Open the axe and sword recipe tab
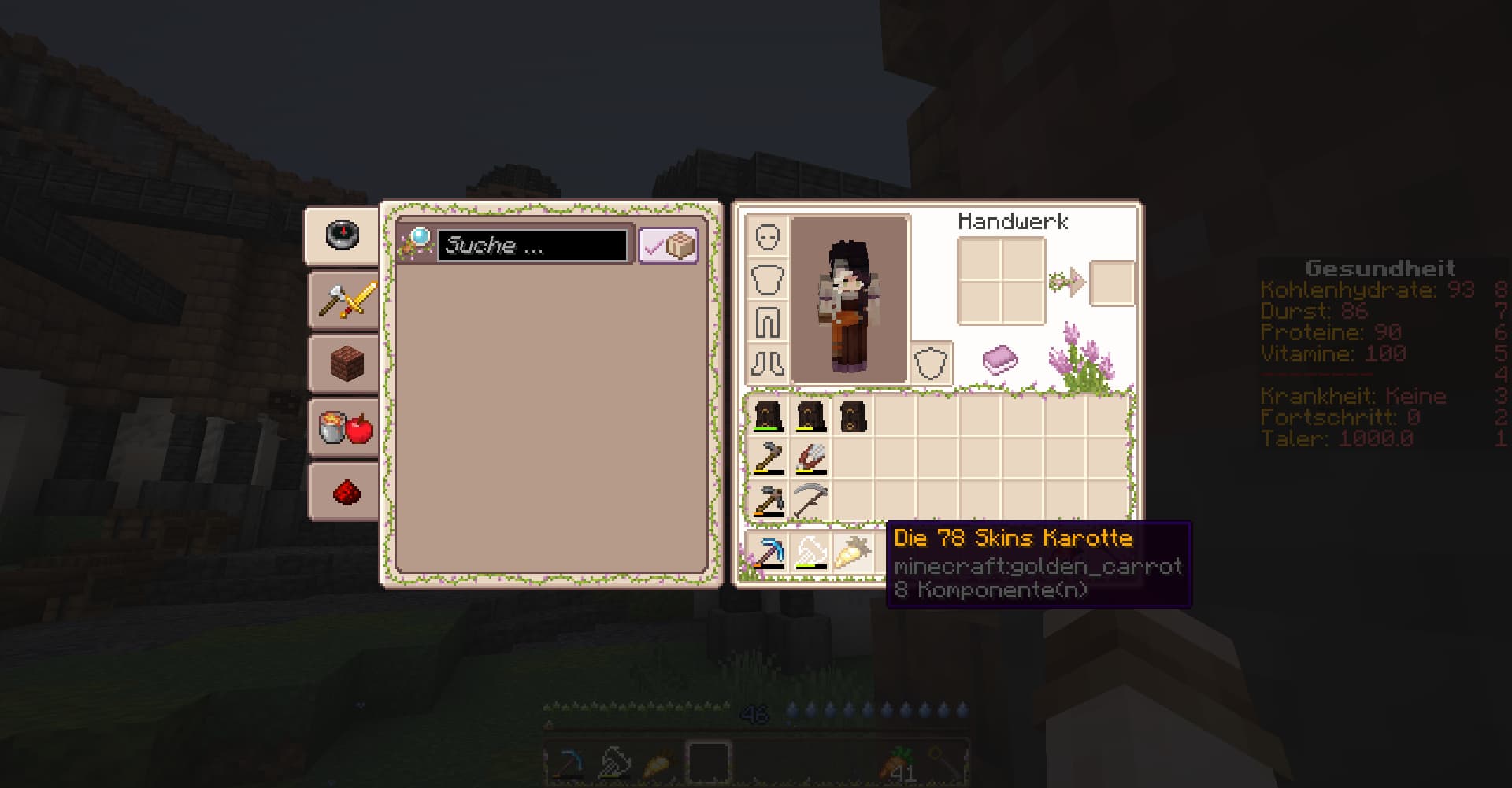1512x788 pixels. point(346,300)
